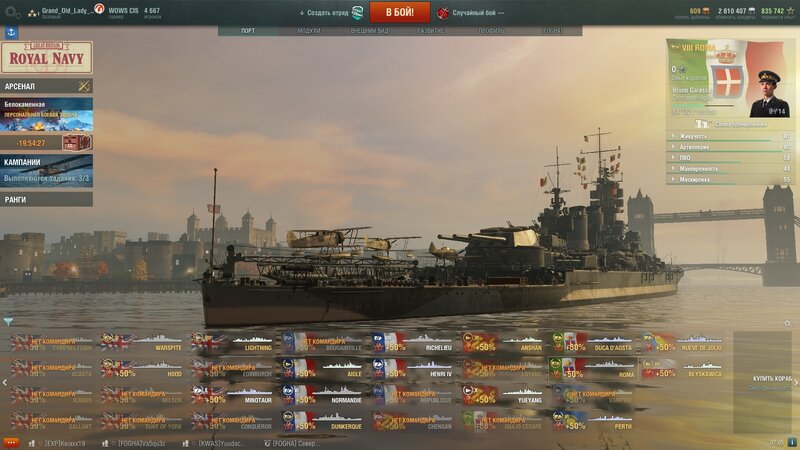This screenshot has width=800, height=450.
Task: Open the Ранги ranked battles entry
Action: point(46,199)
